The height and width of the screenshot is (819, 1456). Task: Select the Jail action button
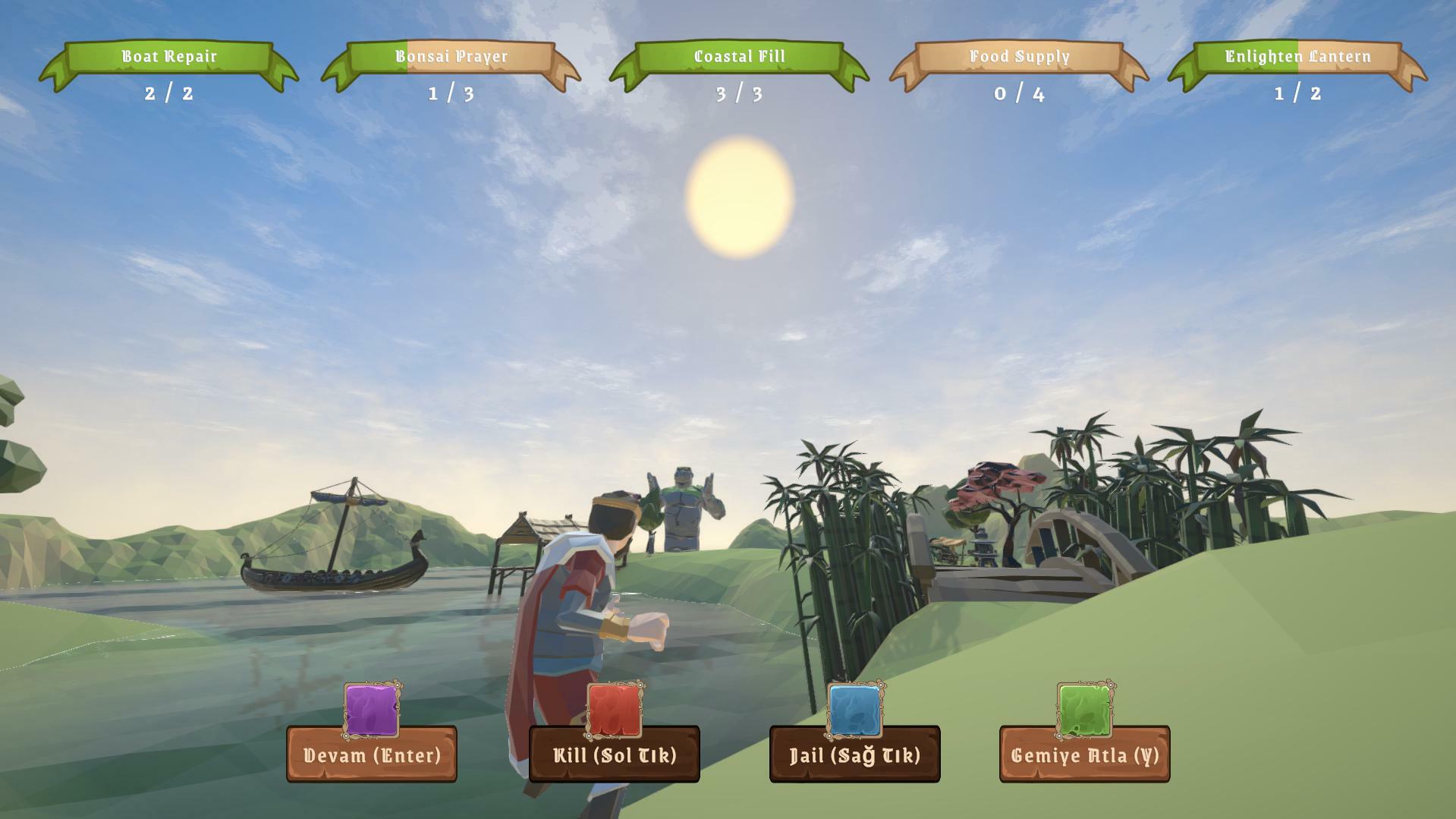pos(855,755)
